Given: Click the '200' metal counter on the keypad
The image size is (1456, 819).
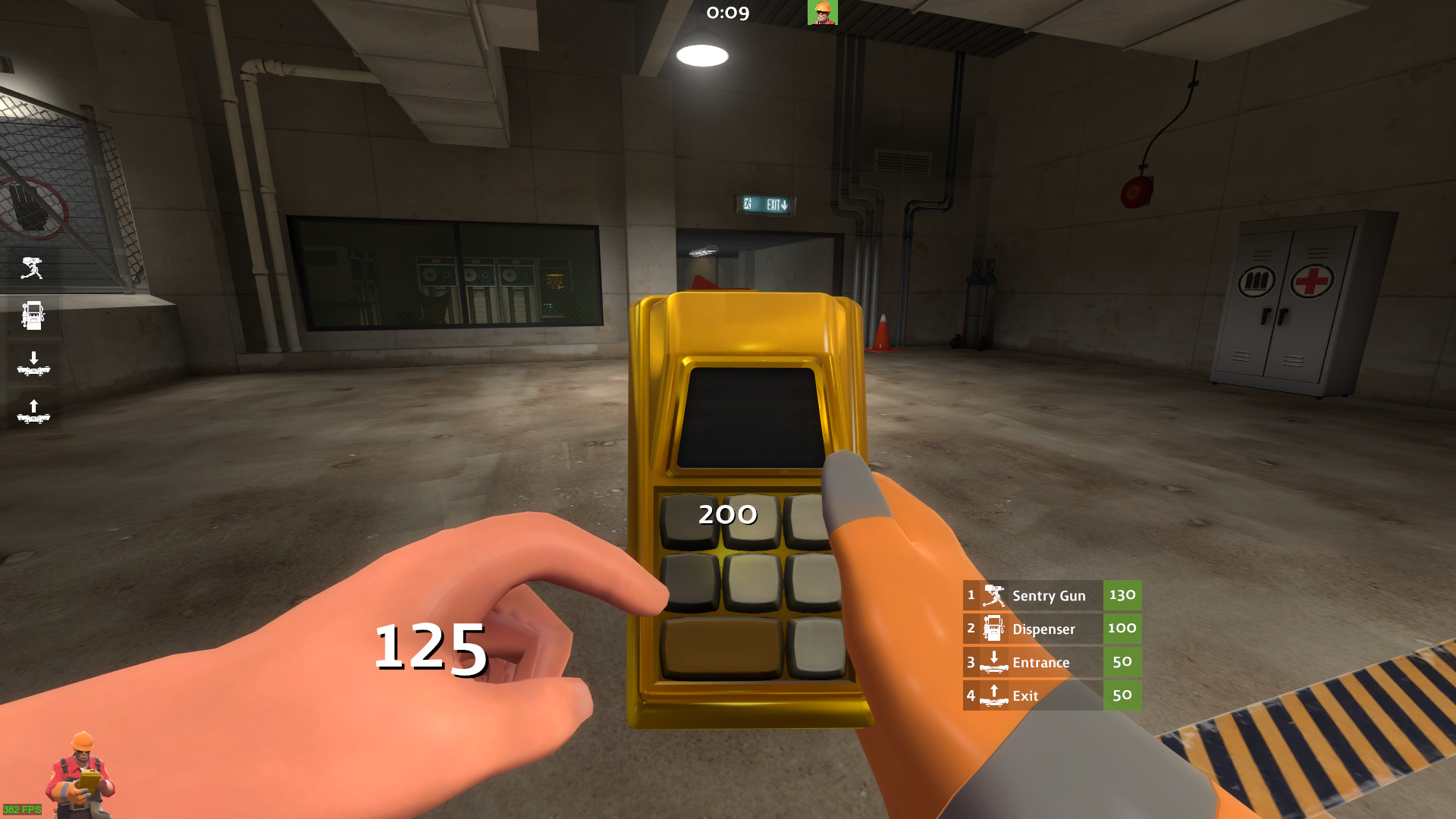Looking at the screenshot, I should tap(726, 514).
